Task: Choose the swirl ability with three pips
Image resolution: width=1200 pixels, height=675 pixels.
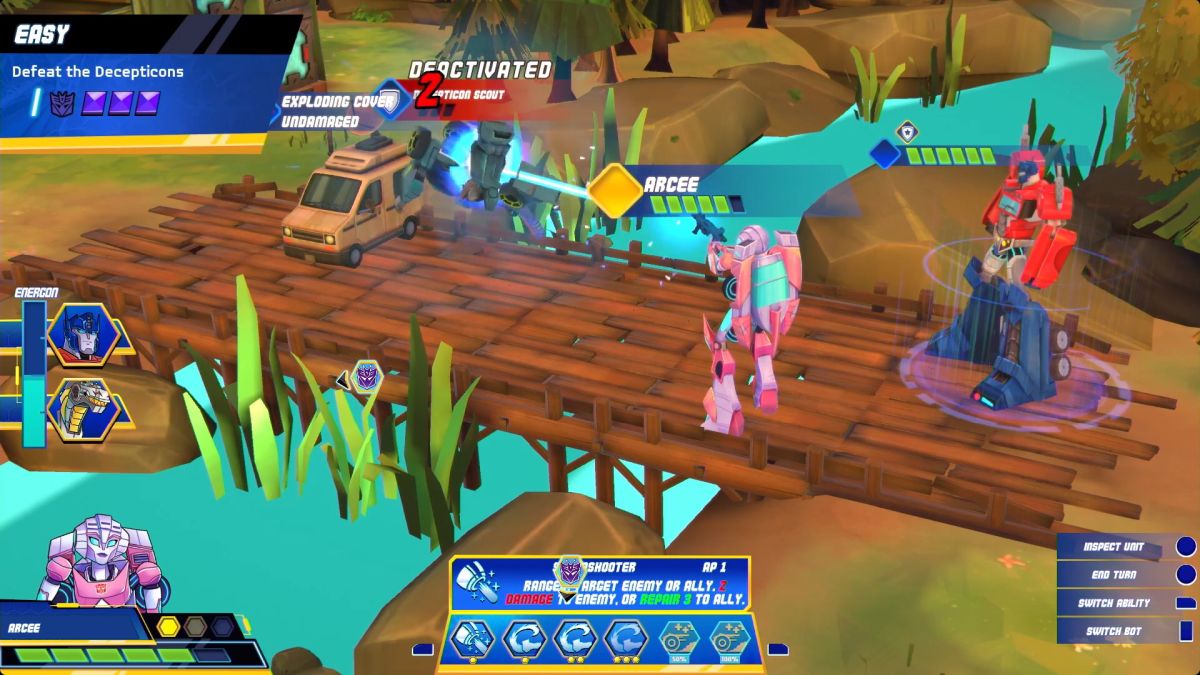Action: coord(627,639)
